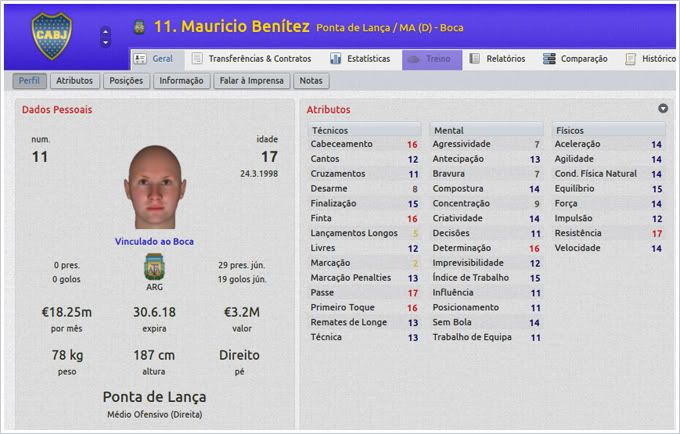This screenshot has height=434, width=680.
Task: Click the Vinculado ao Boca link
Action: 153,241
